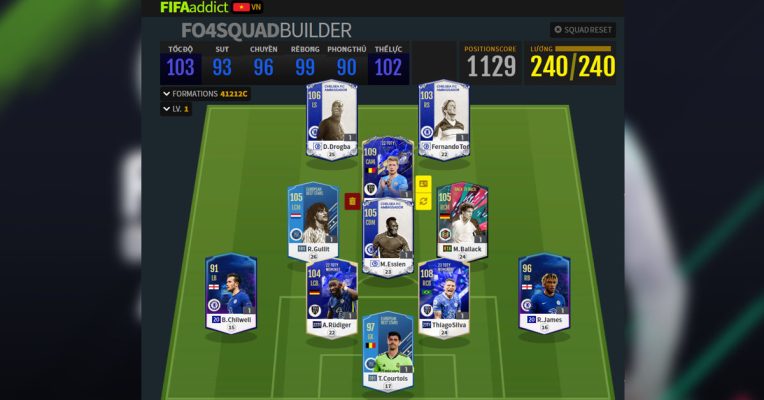
Task: Select the B.Chilwell left back card
Action: (231, 293)
